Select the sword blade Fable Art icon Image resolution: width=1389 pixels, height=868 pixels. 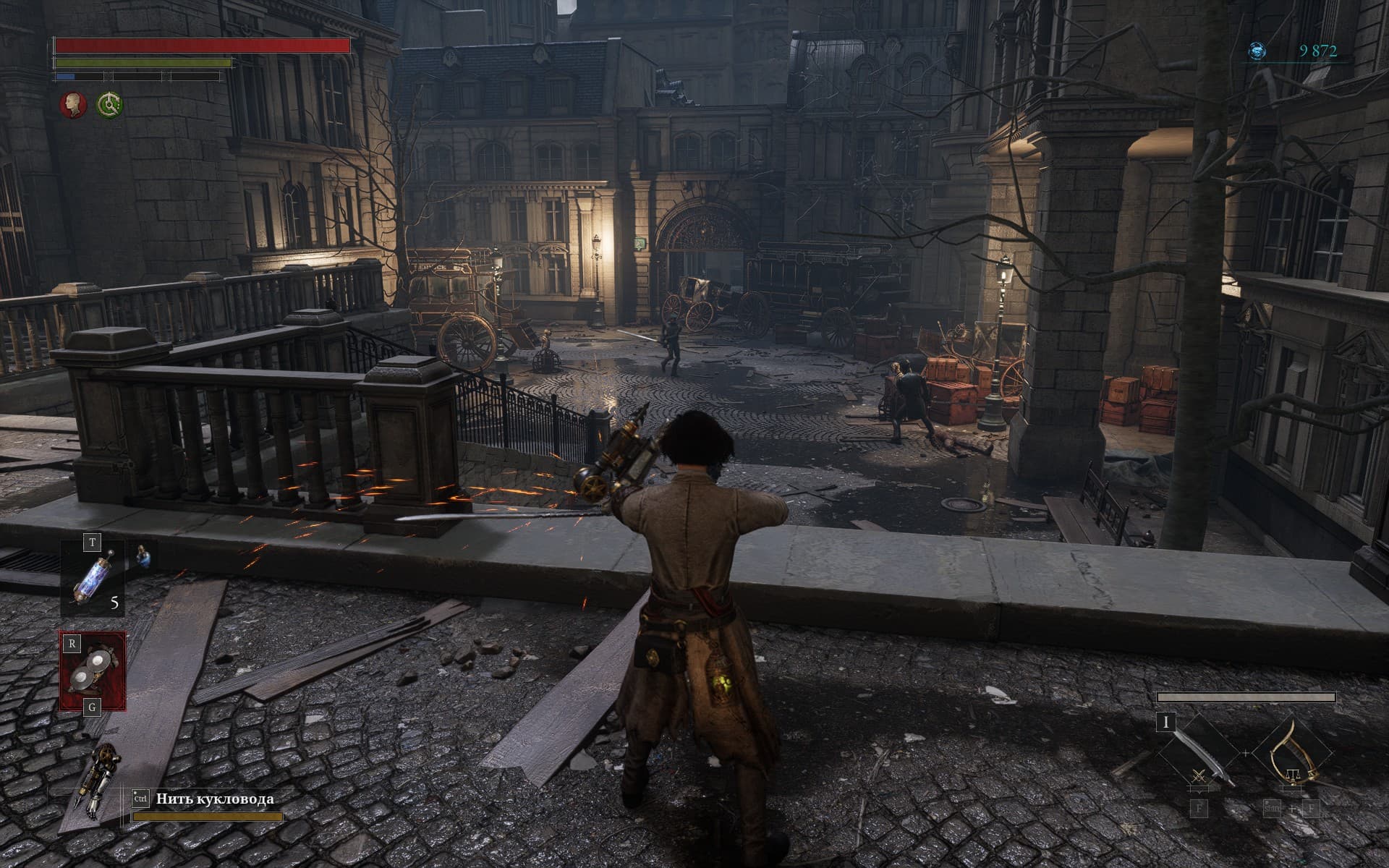coord(1199,753)
